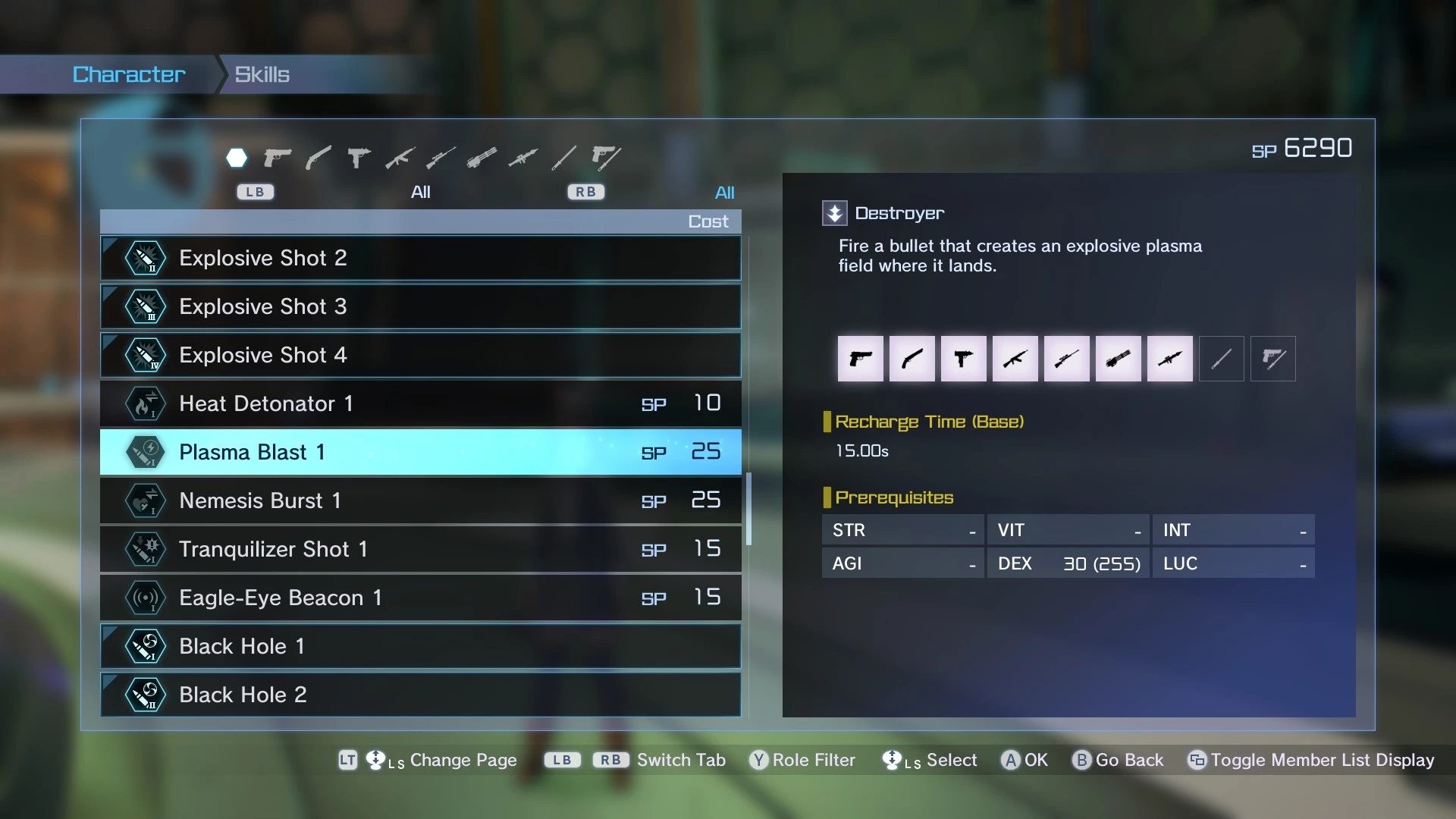Select the last gun-and-sword filter tab

[x=605, y=158]
